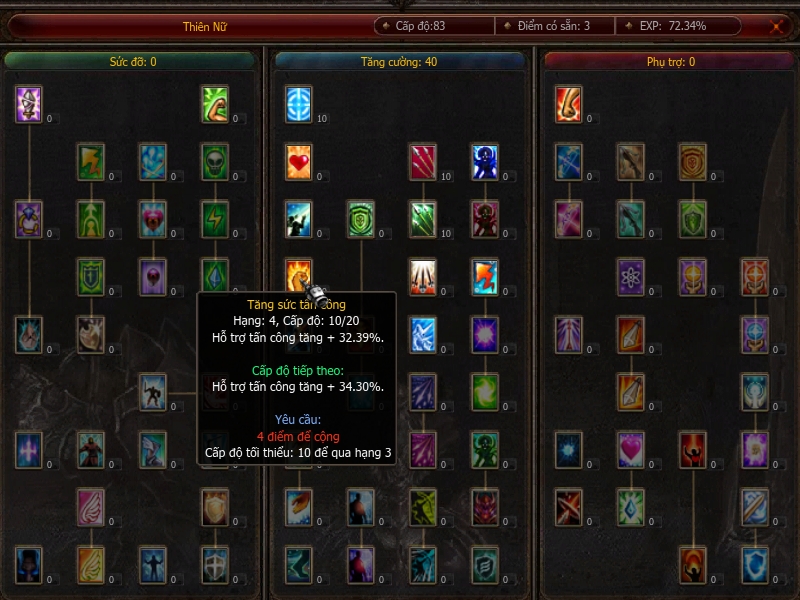Select the atom symbol skill icon
The height and width of the screenshot is (600, 800).
tap(630, 275)
